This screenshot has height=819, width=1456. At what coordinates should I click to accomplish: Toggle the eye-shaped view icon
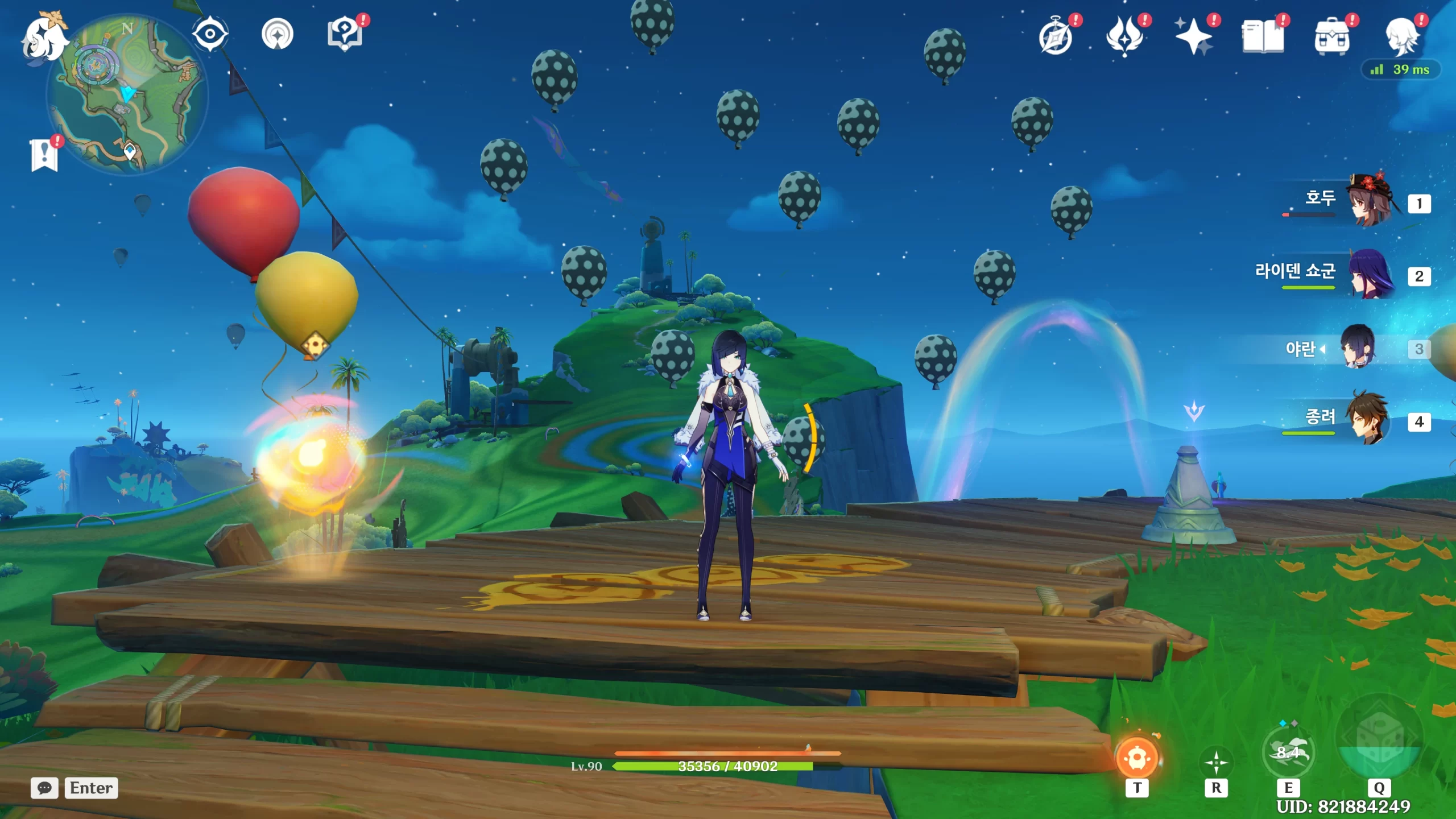click(x=210, y=34)
